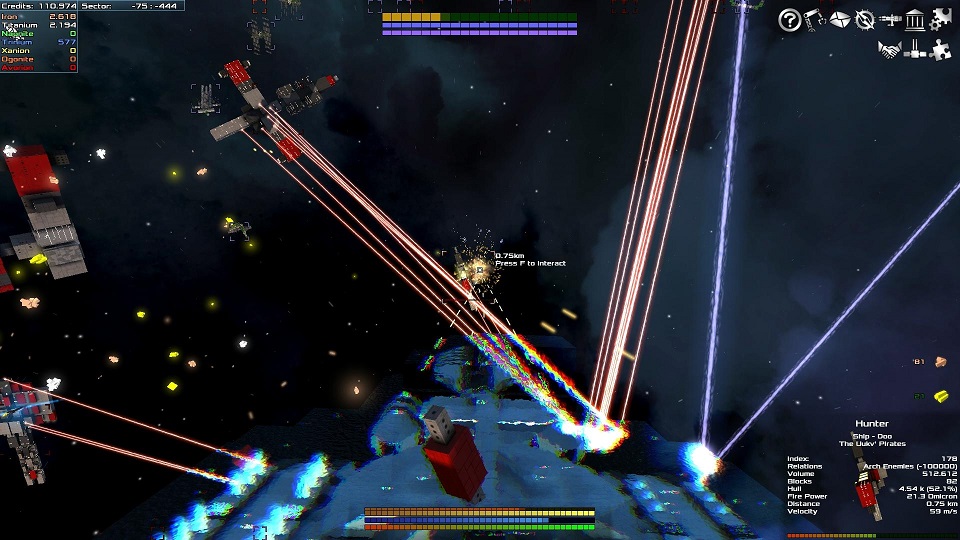This screenshot has height=540, width=960.
Task: Open the satellite station icon
Action: coord(914,50)
